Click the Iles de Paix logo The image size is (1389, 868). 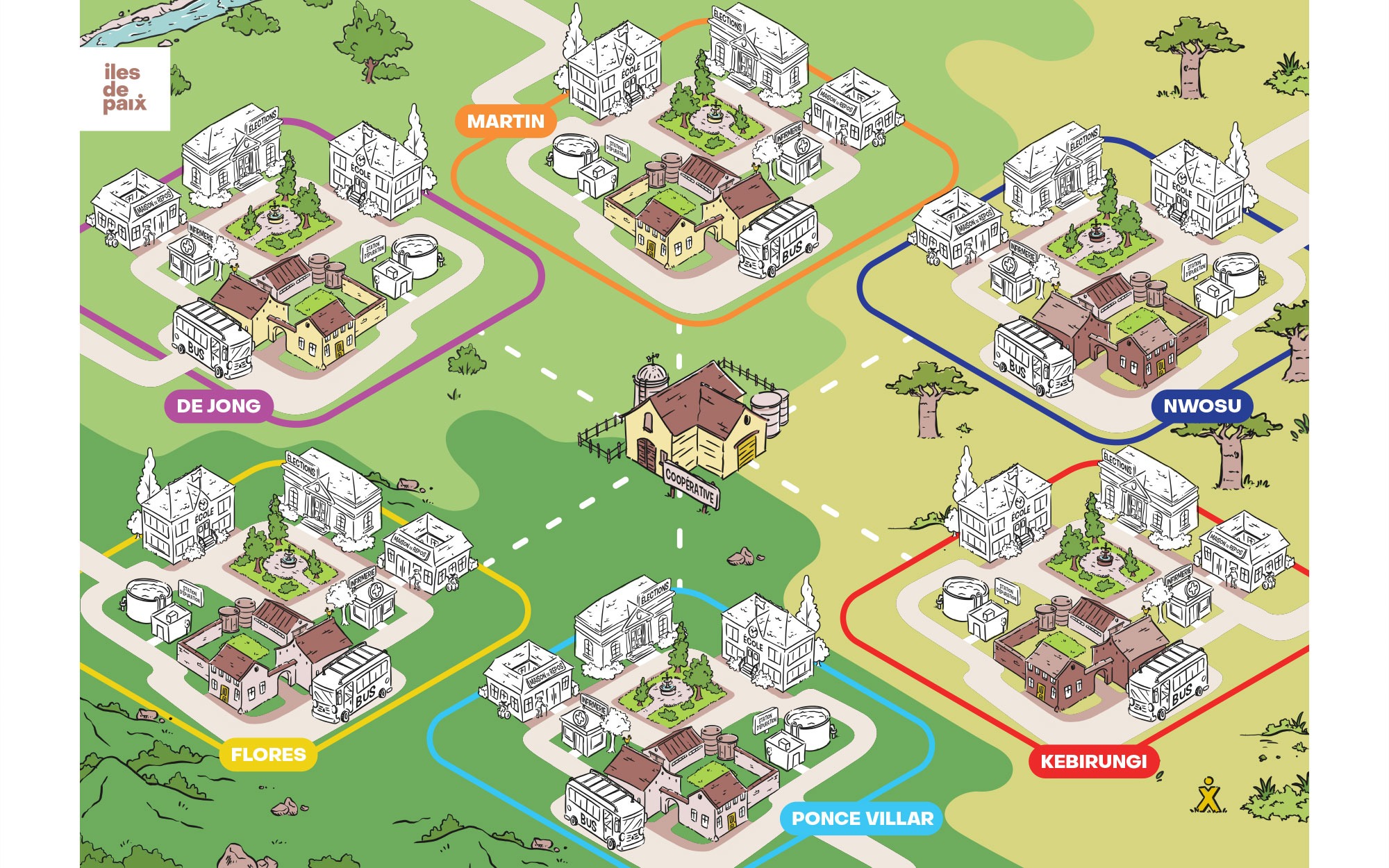[x=125, y=89]
